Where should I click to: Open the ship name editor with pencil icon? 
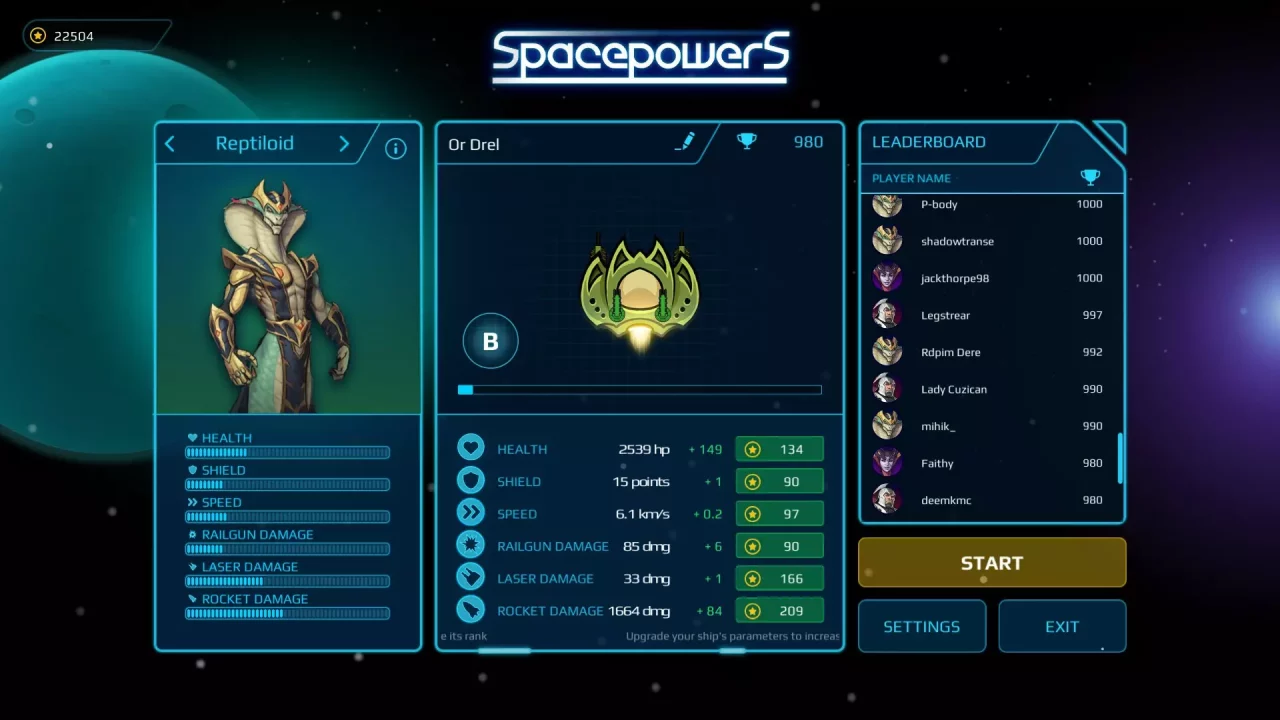685,142
